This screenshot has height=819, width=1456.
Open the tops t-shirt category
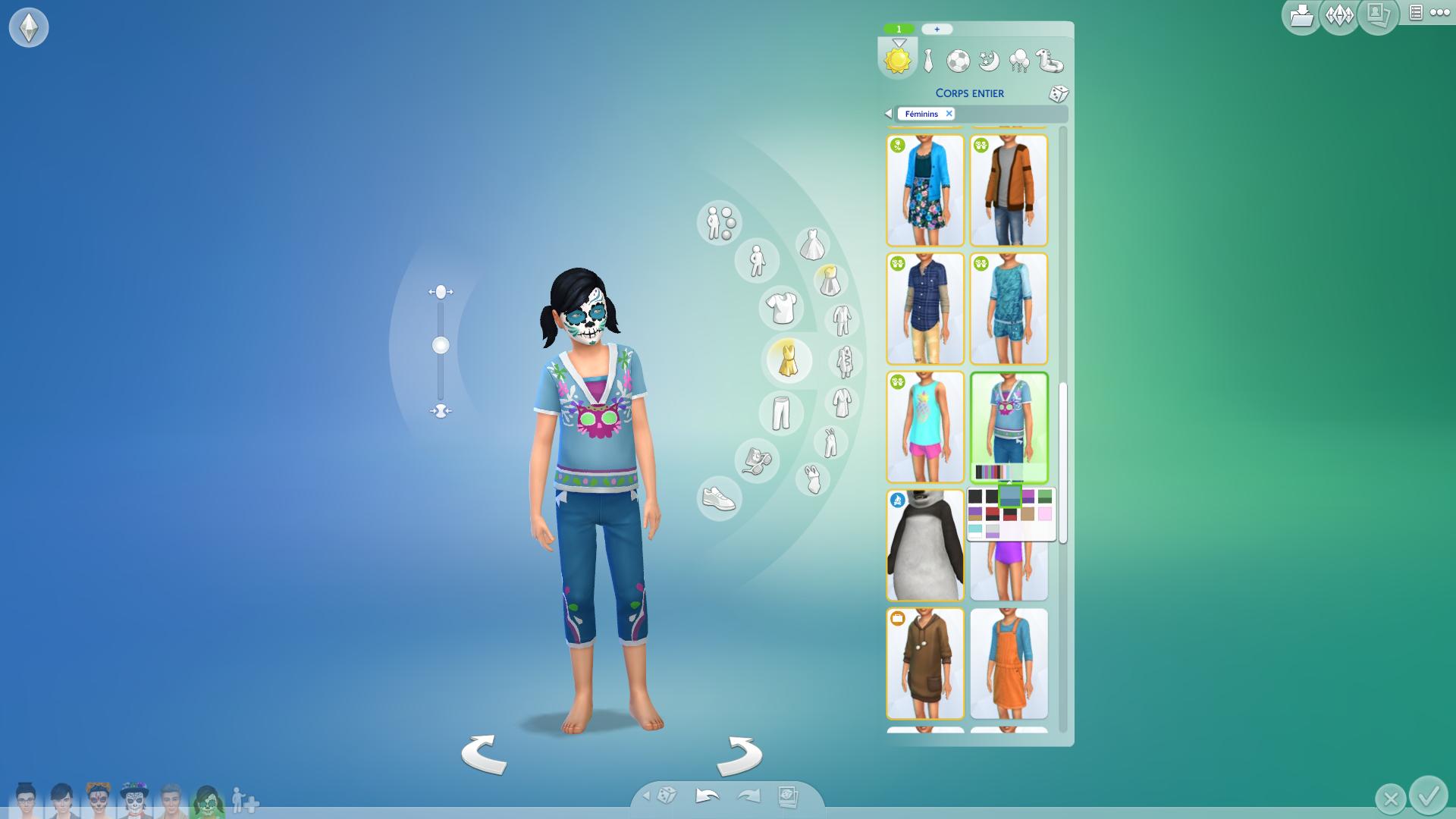pos(781,308)
